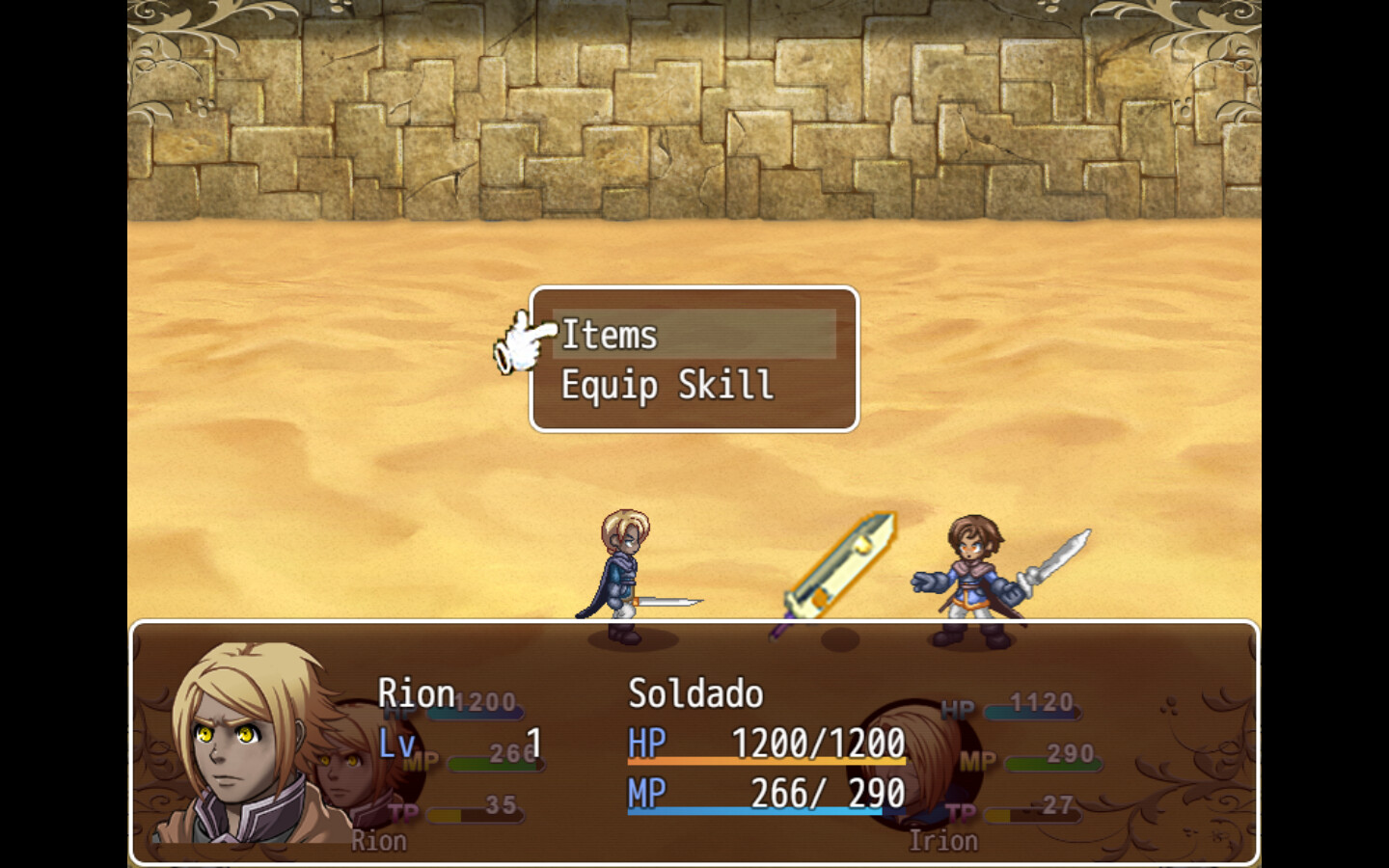
Task: Click the MP label under Soldado's HP
Action: click(x=648, y=793)
